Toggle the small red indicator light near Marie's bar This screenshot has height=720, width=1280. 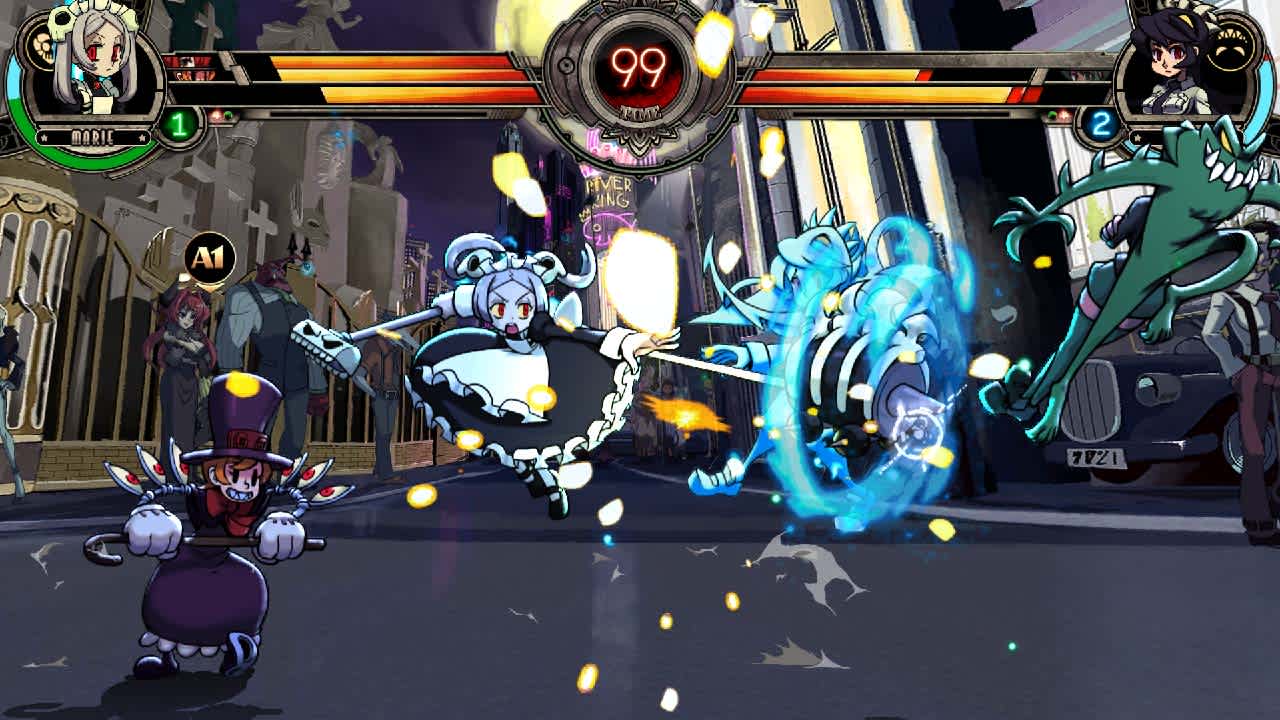[x=216, y=114]
